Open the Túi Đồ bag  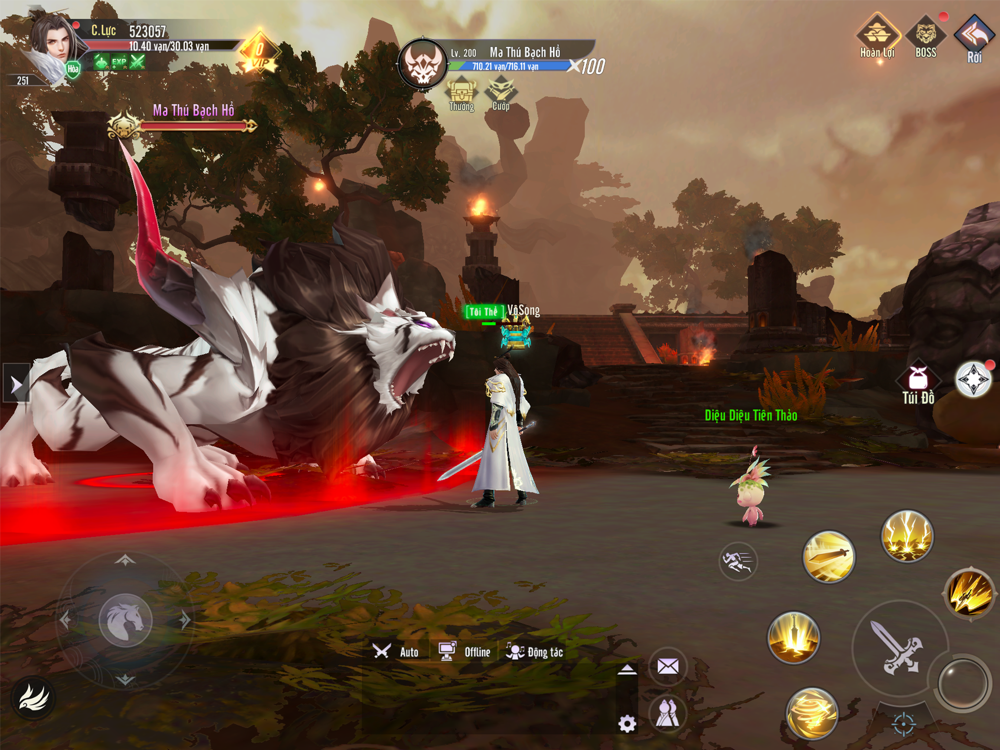click(918, 381)
